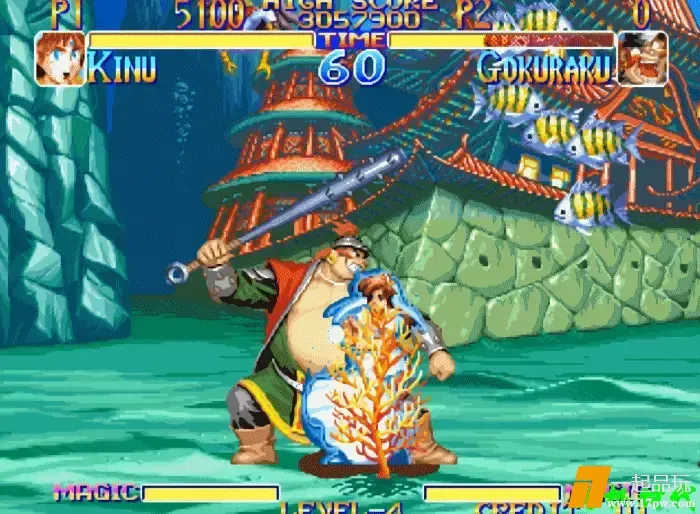Click Kinu's character portrait
The width and height of the screenshot is (700, 514).
[x=59, y=58]
